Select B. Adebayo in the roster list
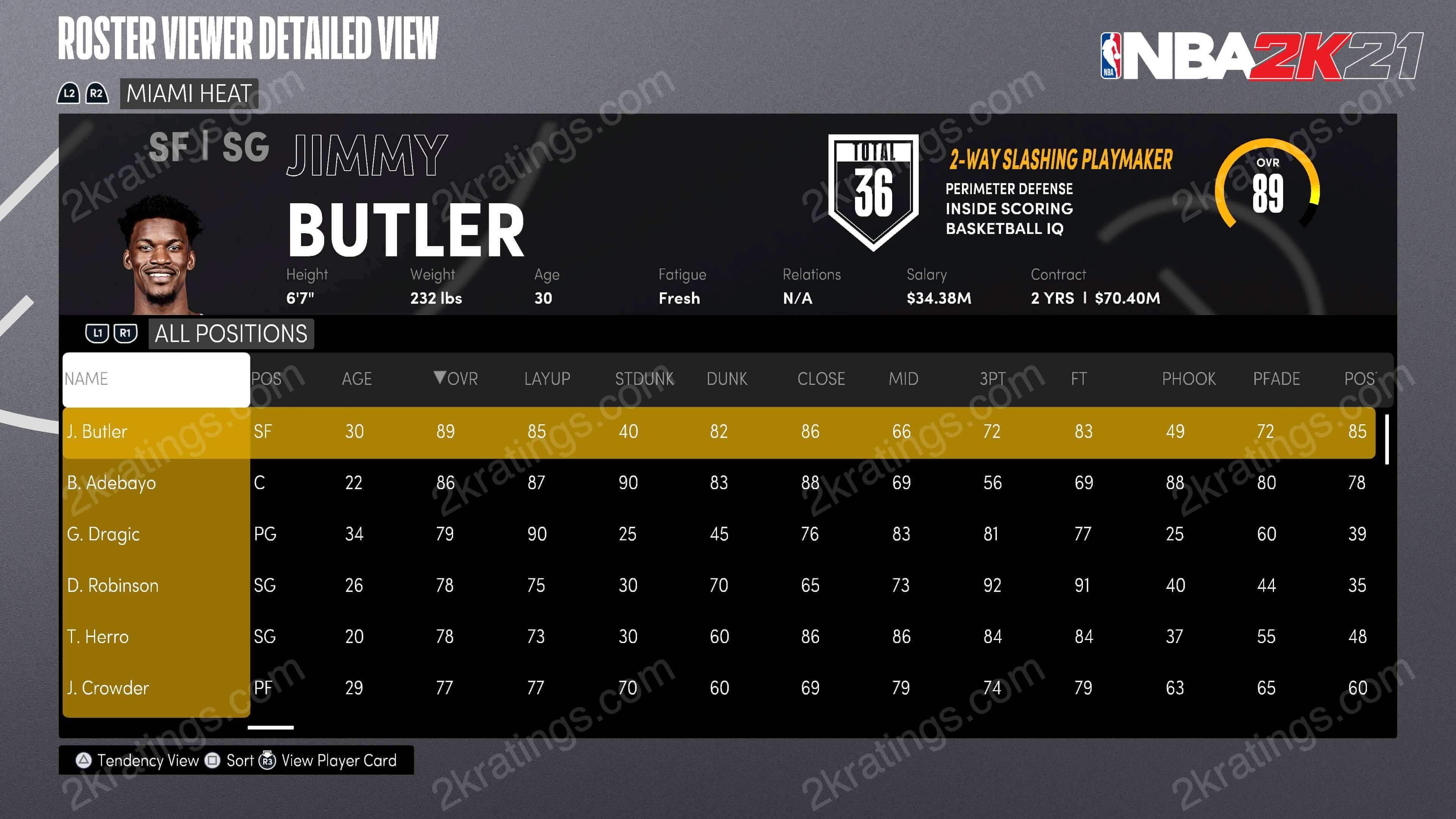Image resolution: width=1456 pixels, height=819 pixels. (x=111, y=483)
